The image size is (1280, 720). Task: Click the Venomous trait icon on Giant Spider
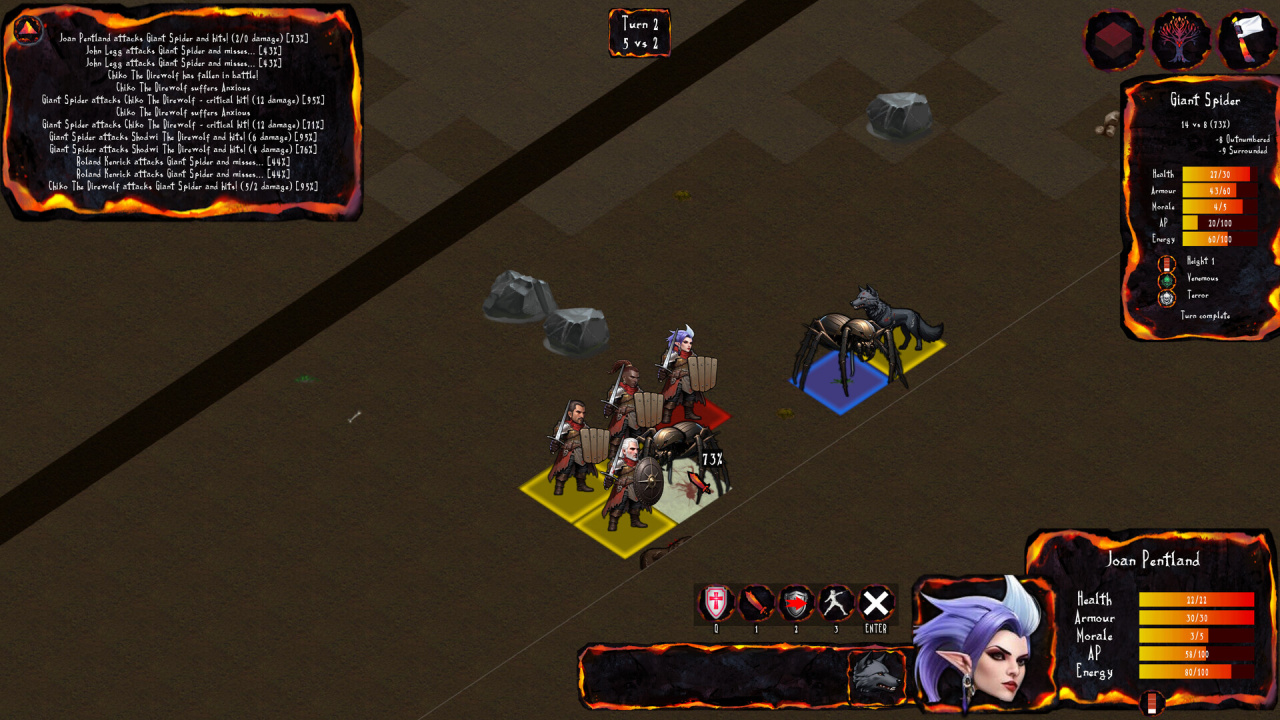pyautogui.click(x=1167, y=280)
